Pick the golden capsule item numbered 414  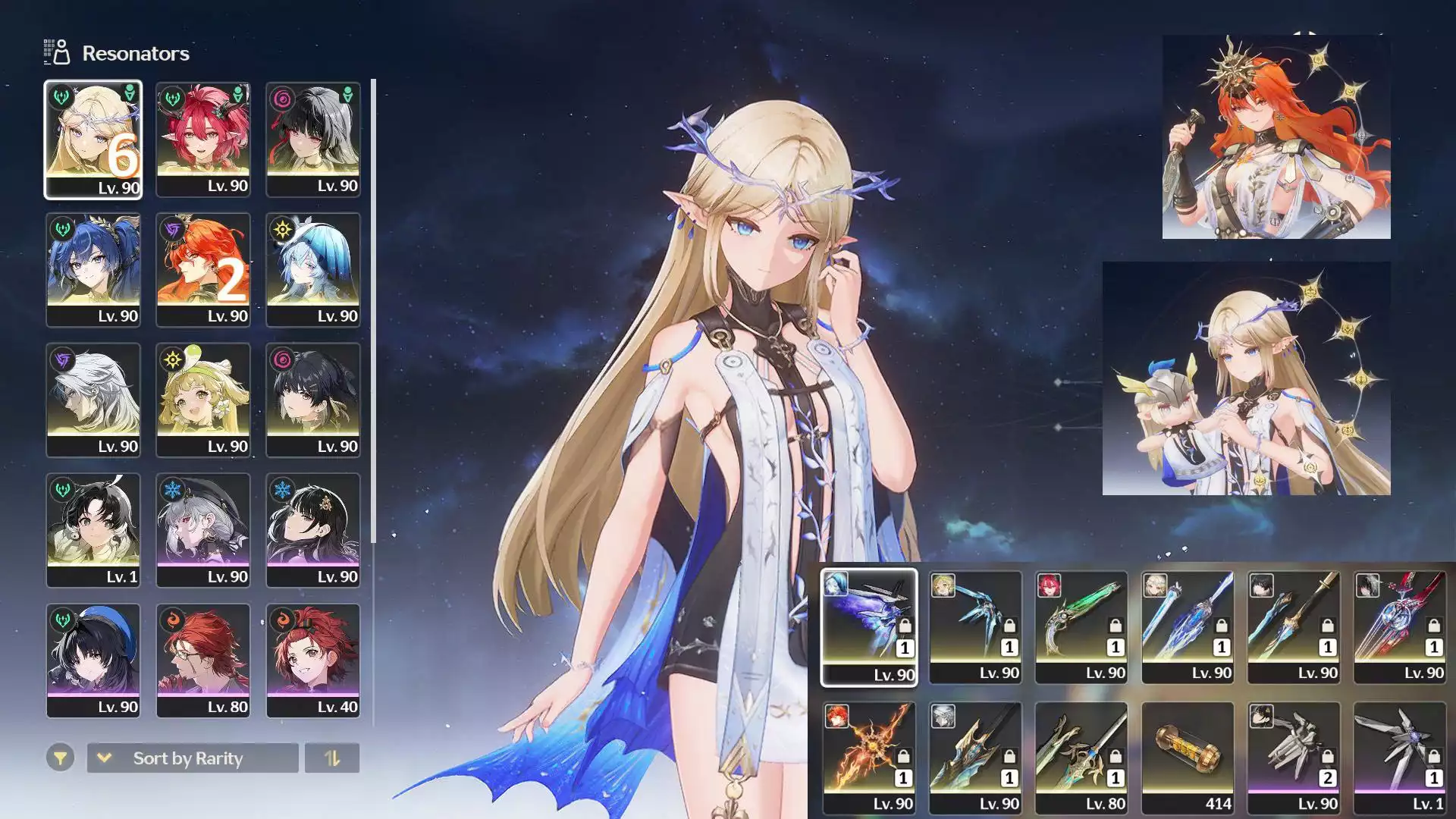click(x=1188, y=758)
